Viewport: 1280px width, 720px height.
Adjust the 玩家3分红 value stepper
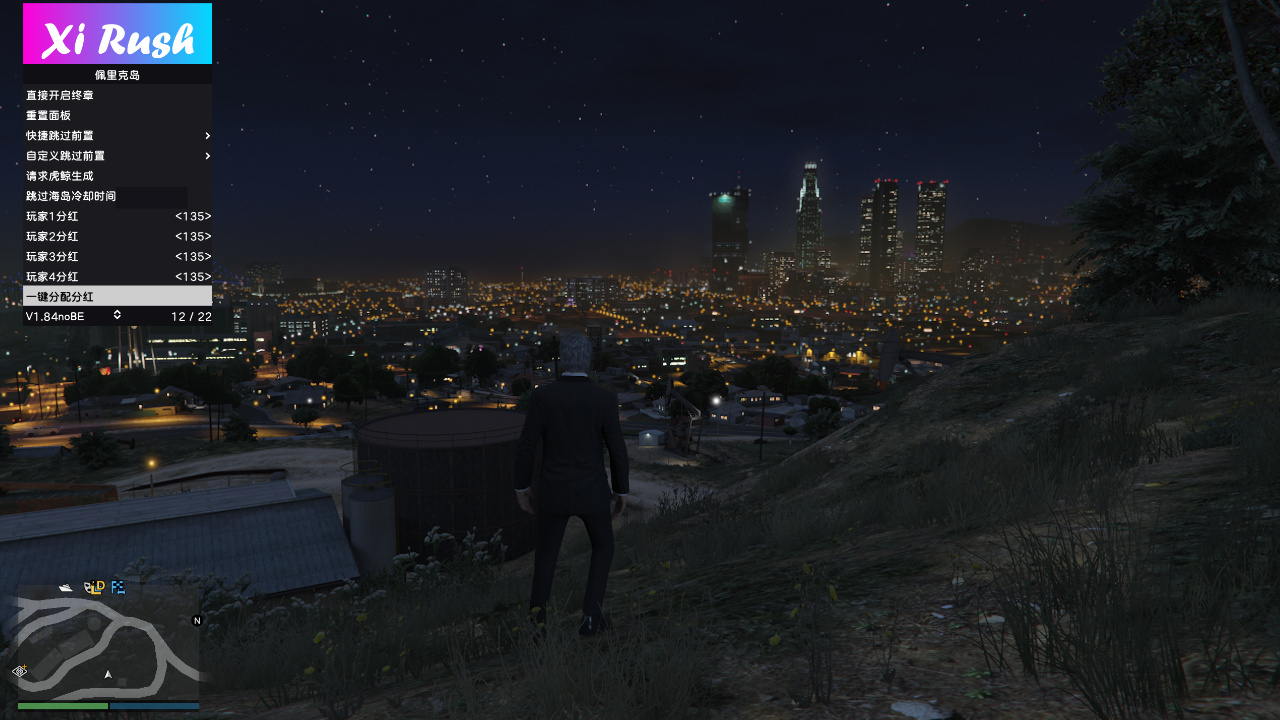(x=192, y=256)
